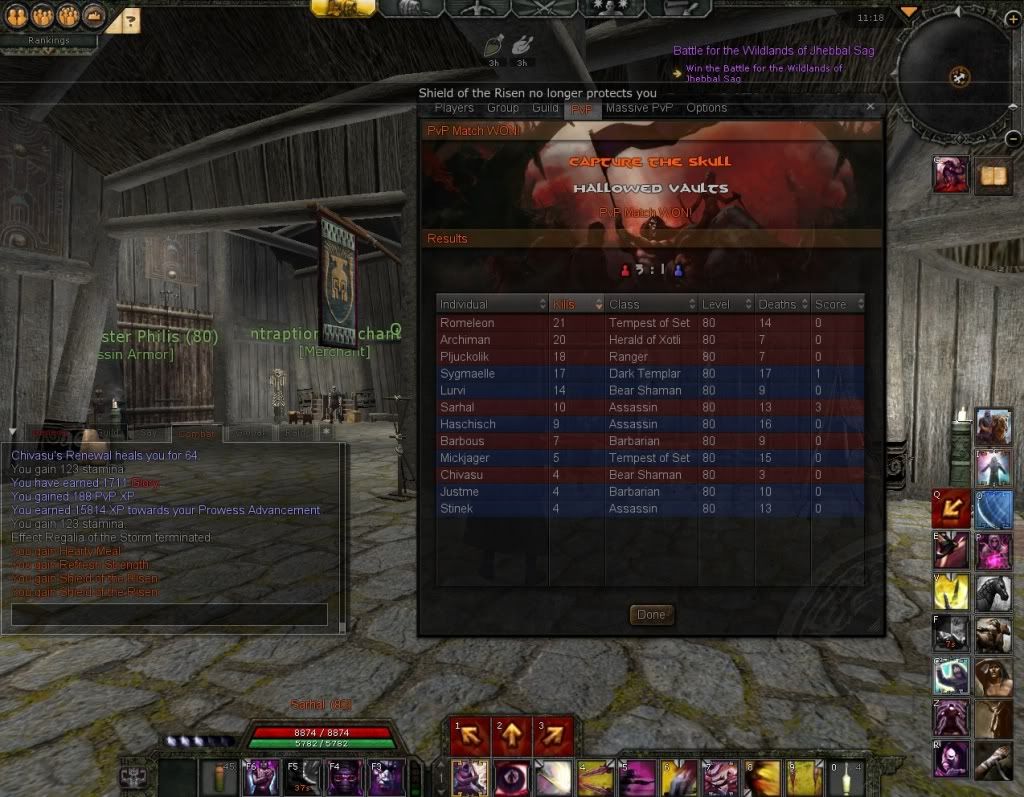
Task: Click the Done button on the results panel
Action: pyautogui.click(x=651, y=614)
